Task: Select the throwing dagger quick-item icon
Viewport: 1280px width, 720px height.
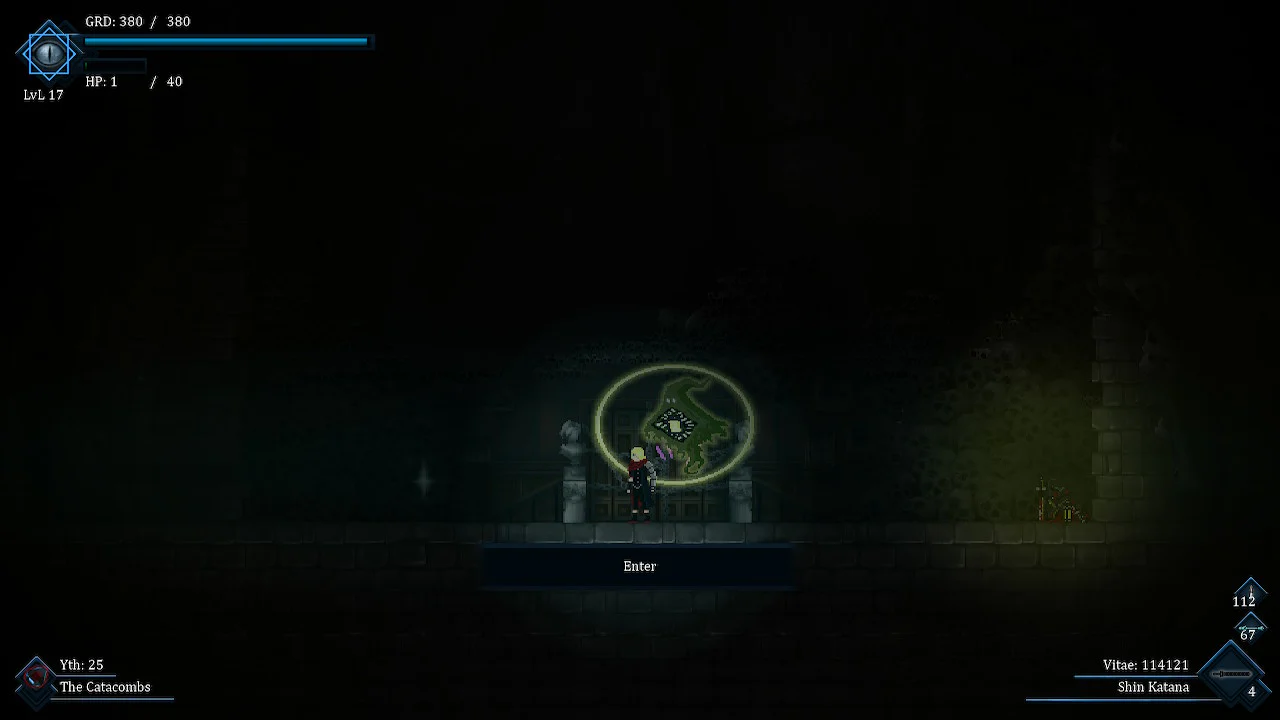Action: [x=1250, y=590]
